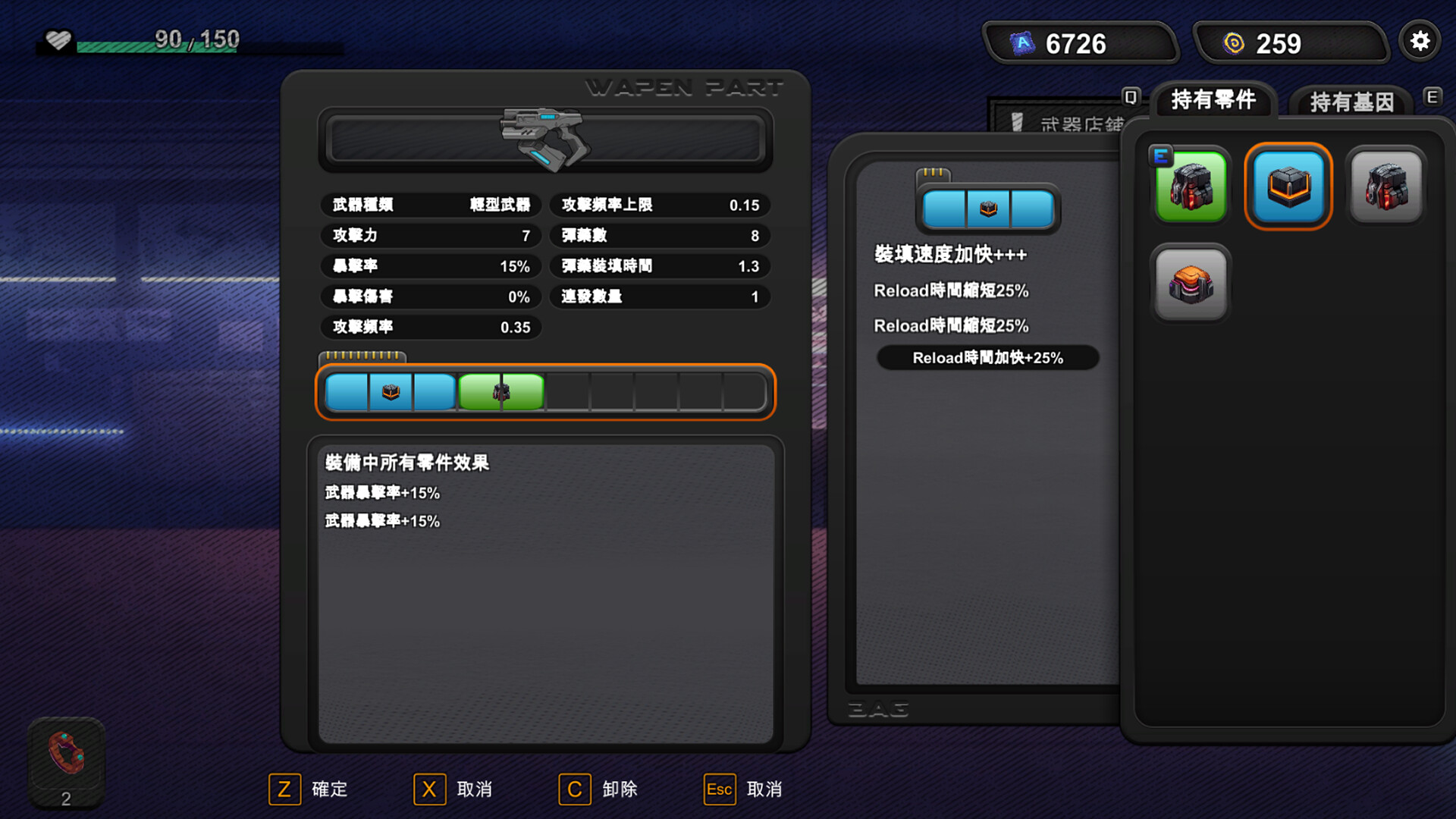Select the green equipped part icon

pyautogui.click(x=1191, y=186)
